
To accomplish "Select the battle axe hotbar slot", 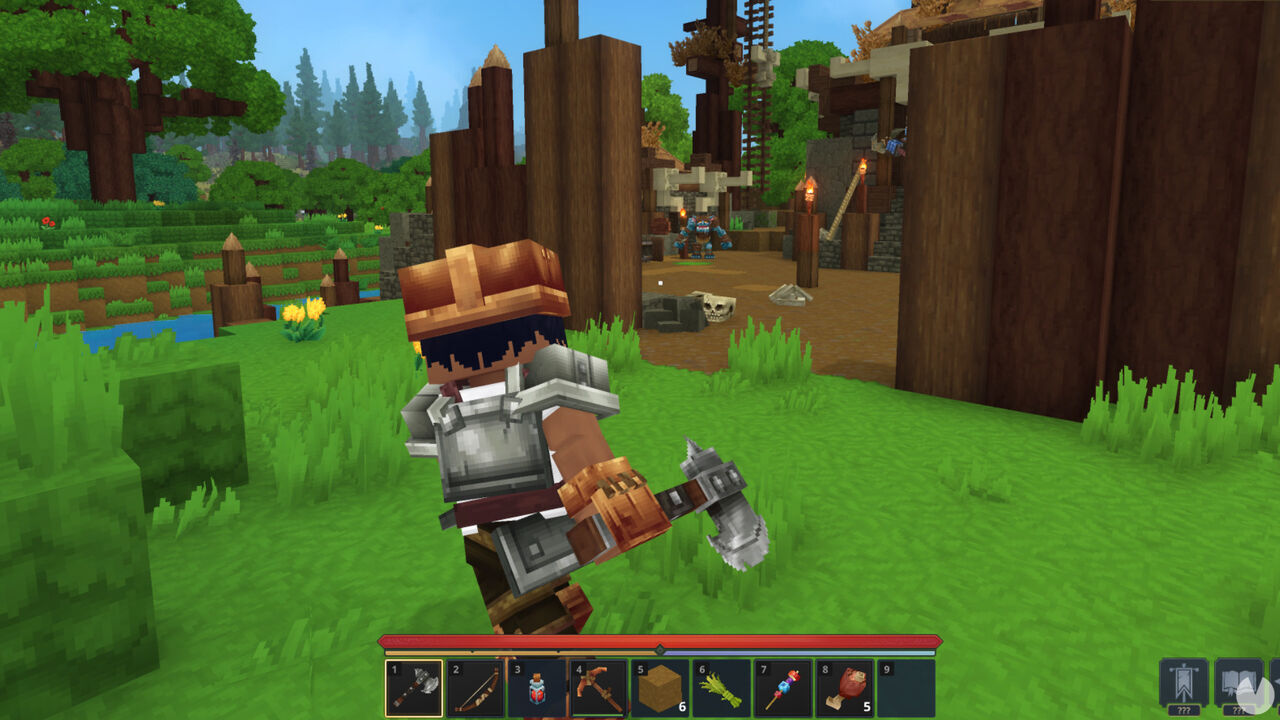I will 413,688.
